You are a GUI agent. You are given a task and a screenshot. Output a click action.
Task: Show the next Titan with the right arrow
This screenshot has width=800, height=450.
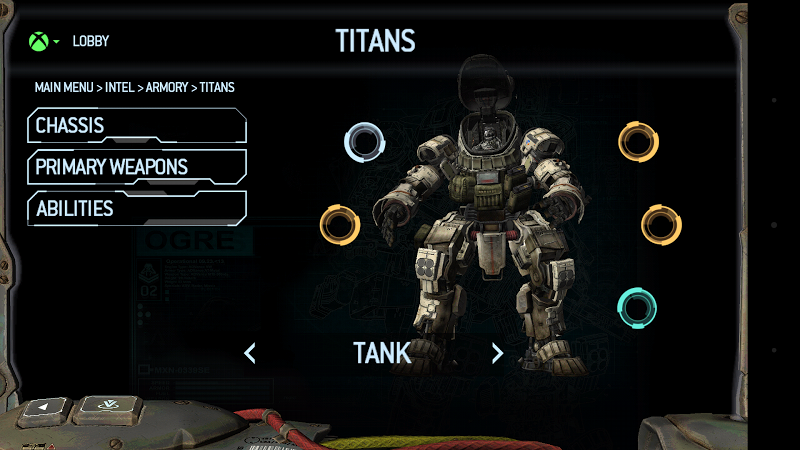coord(497,353)
